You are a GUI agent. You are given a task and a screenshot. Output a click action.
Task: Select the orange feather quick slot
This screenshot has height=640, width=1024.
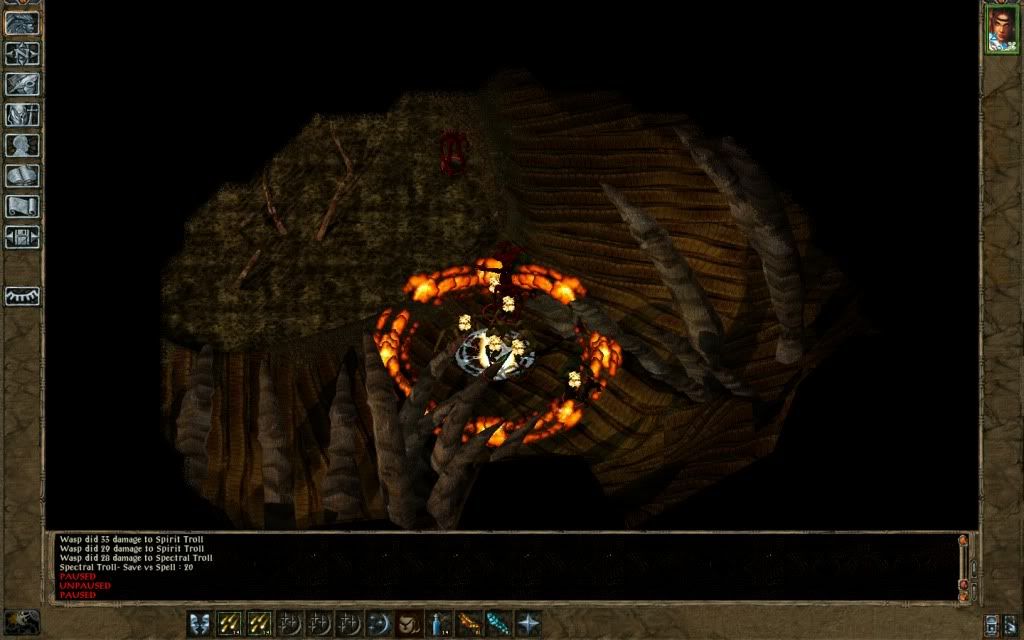click(x=469, y=623)
